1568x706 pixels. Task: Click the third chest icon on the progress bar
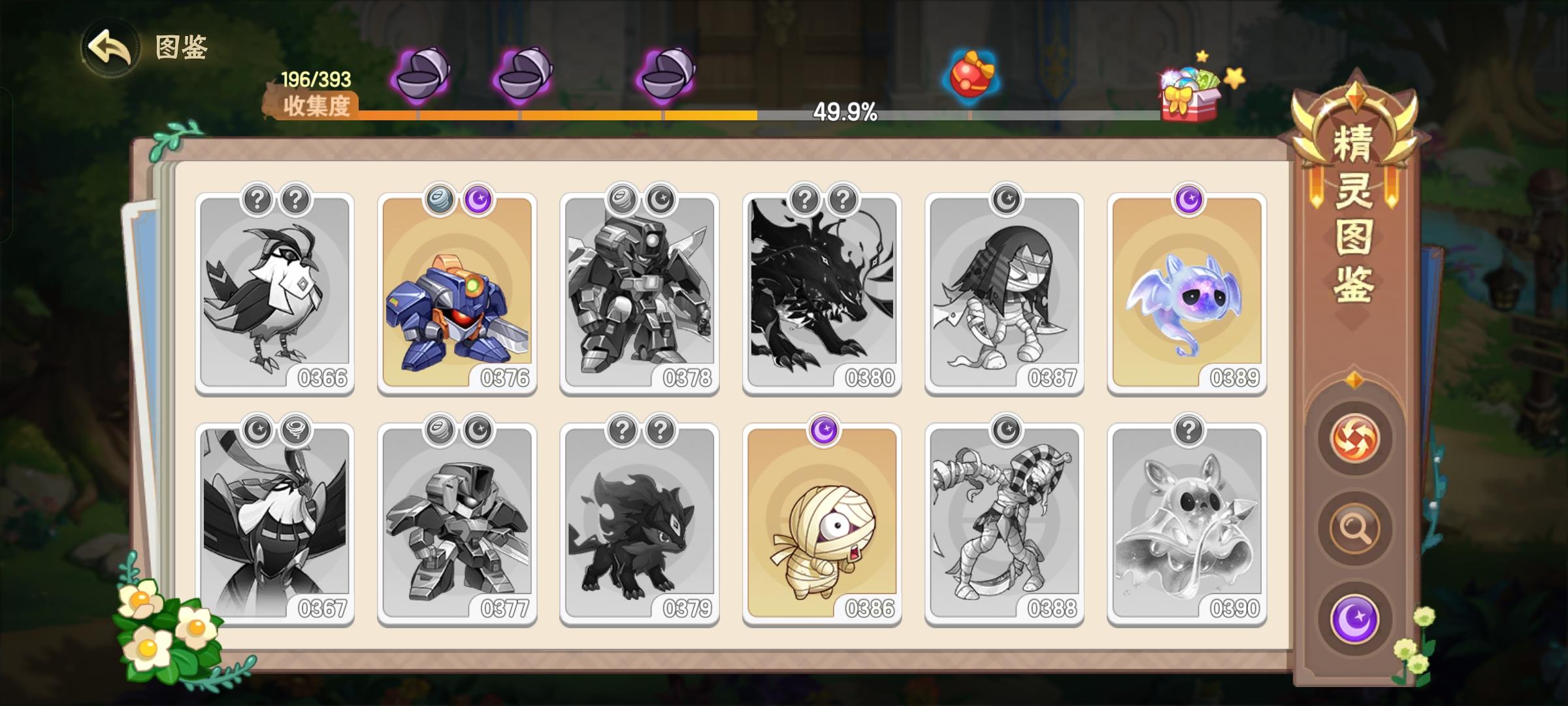pyautogui.click(x=668, y=75)
